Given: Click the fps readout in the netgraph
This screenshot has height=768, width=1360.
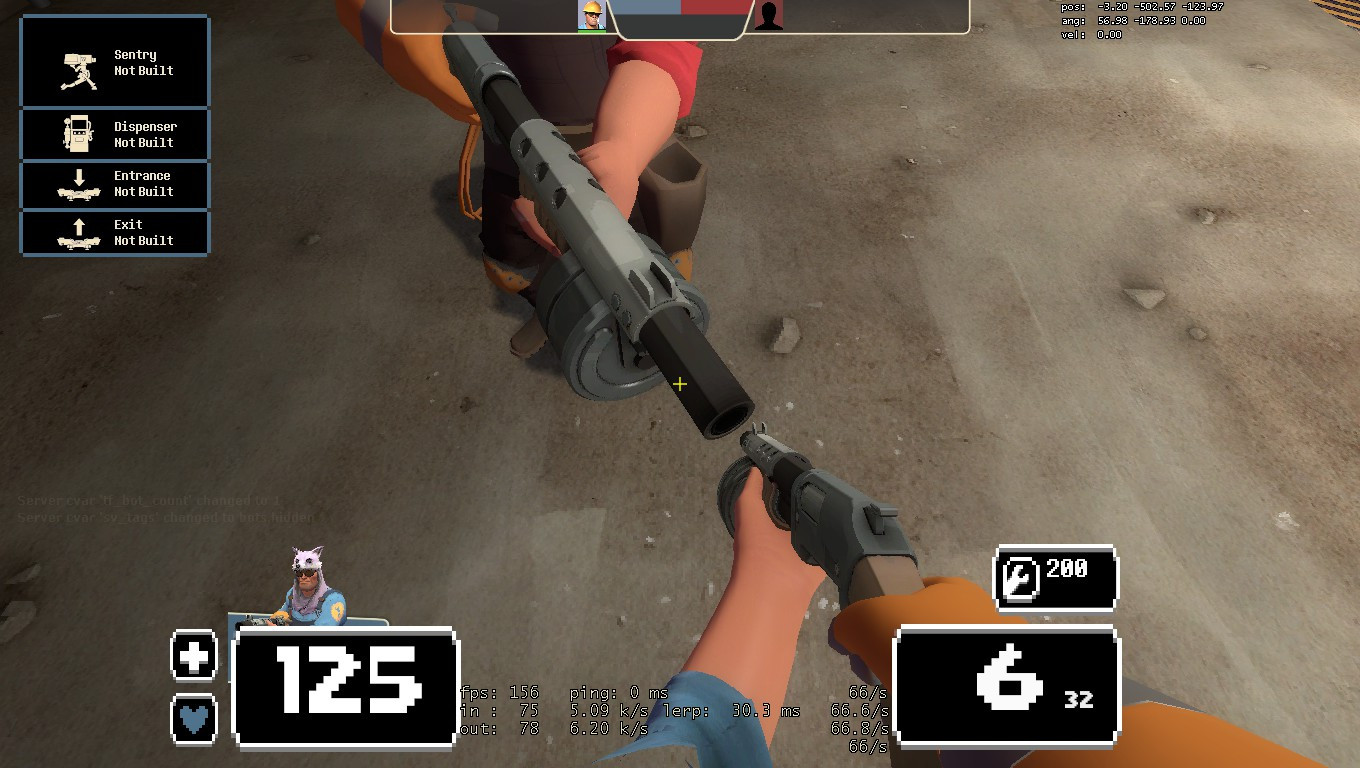Looking at the screenshot, I should point(500,691).
